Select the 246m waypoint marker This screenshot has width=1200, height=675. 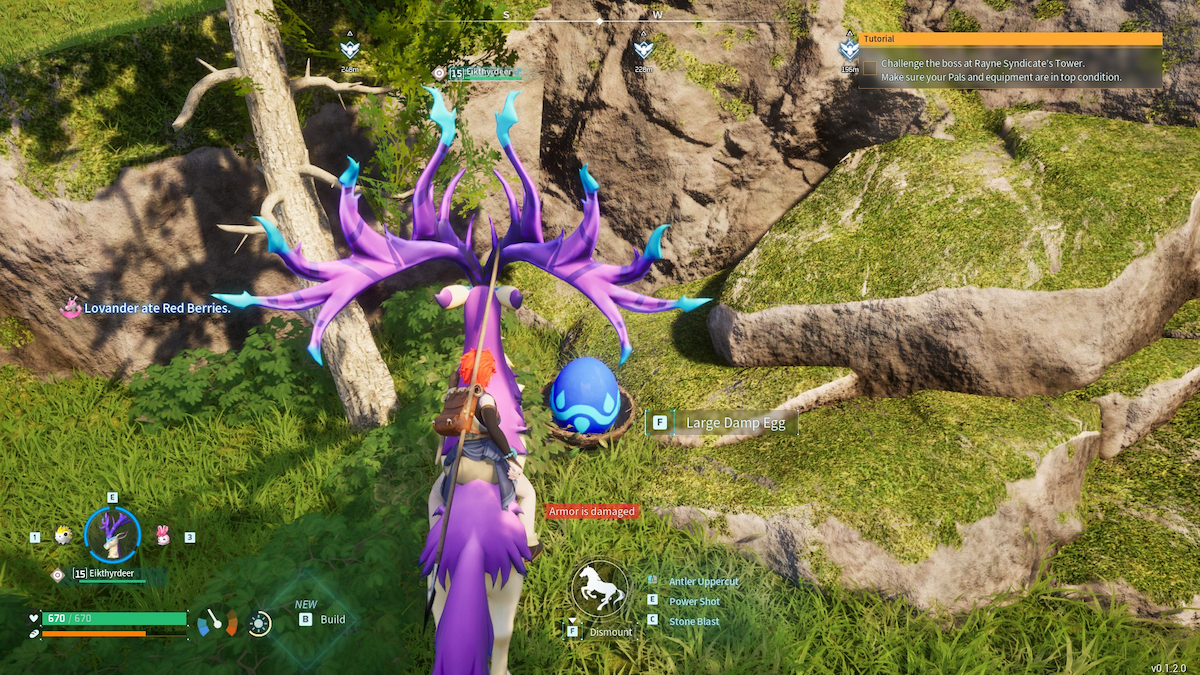click(349, 48)
